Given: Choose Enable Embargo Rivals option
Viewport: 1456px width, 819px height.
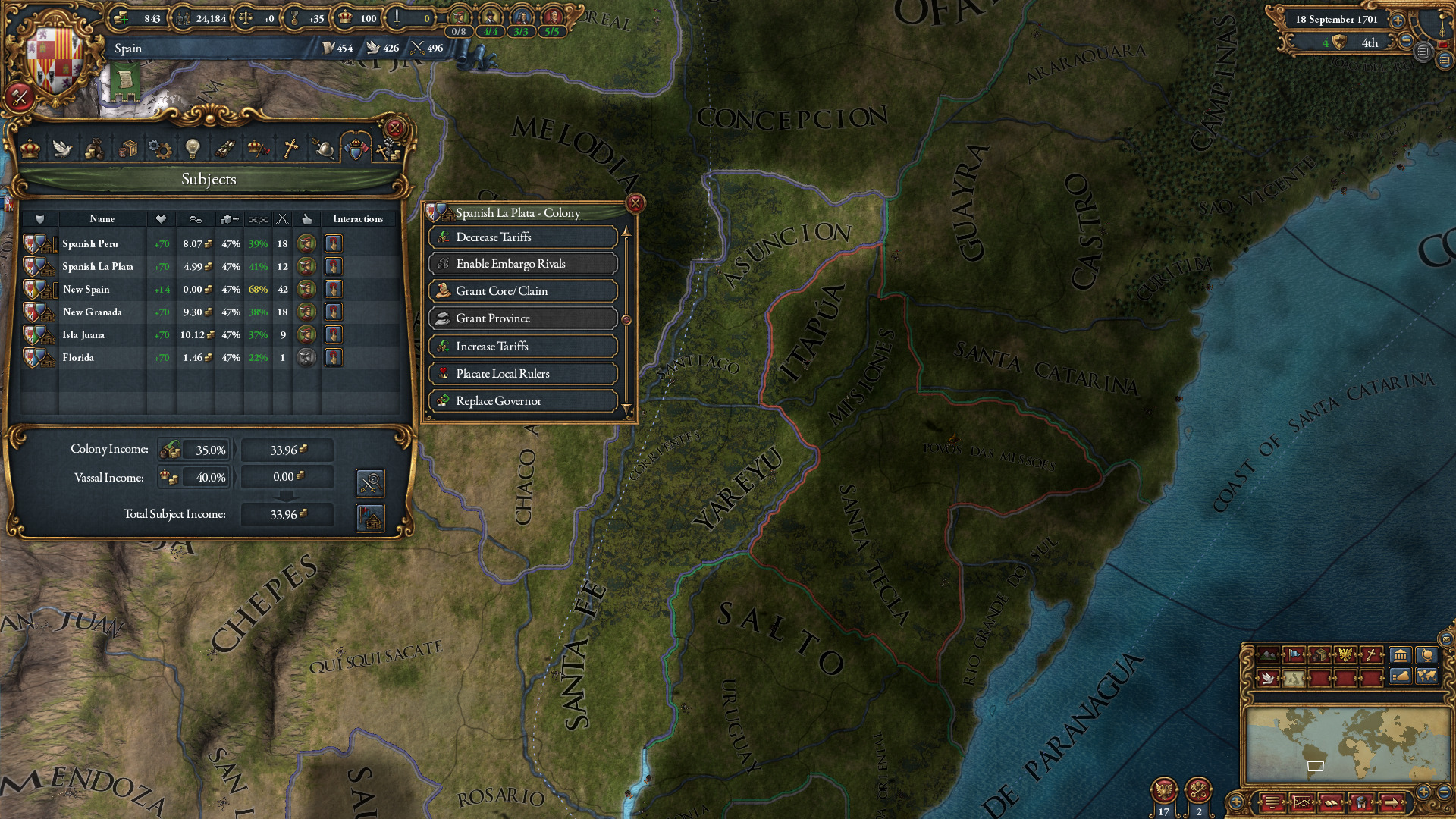Looking at the screenshot, I should [522, 264].
